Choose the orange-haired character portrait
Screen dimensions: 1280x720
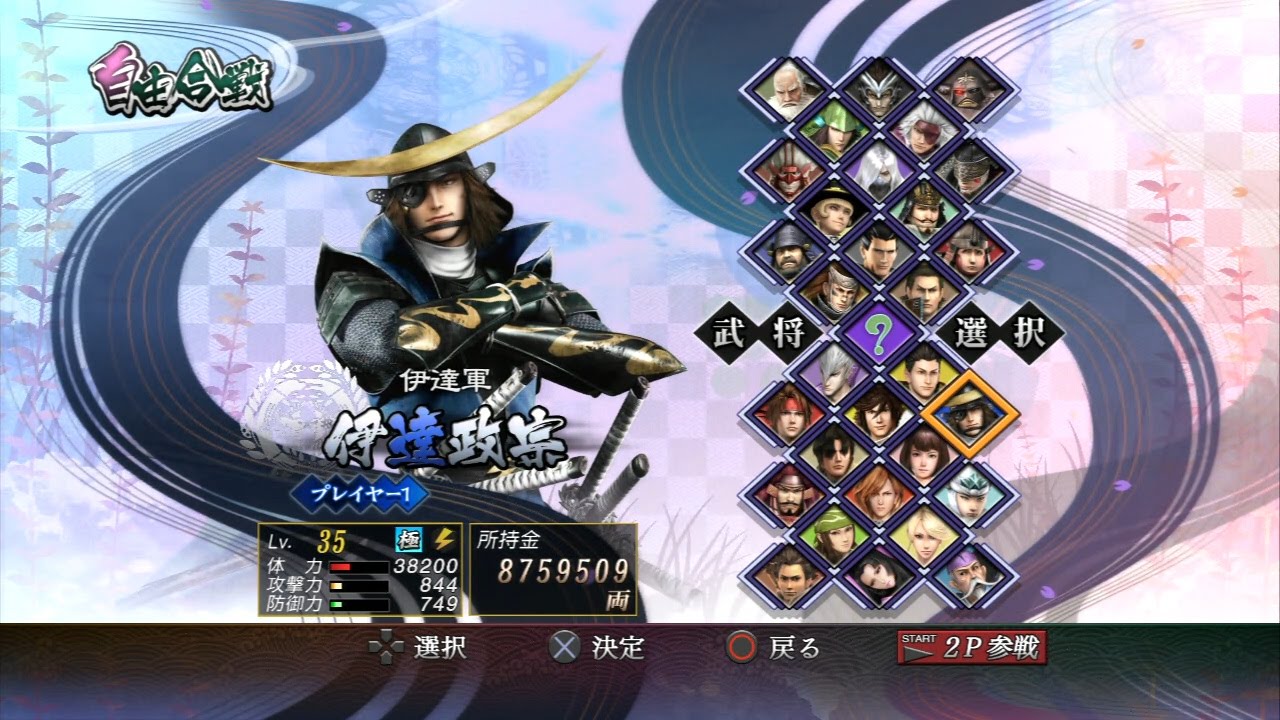878,495
